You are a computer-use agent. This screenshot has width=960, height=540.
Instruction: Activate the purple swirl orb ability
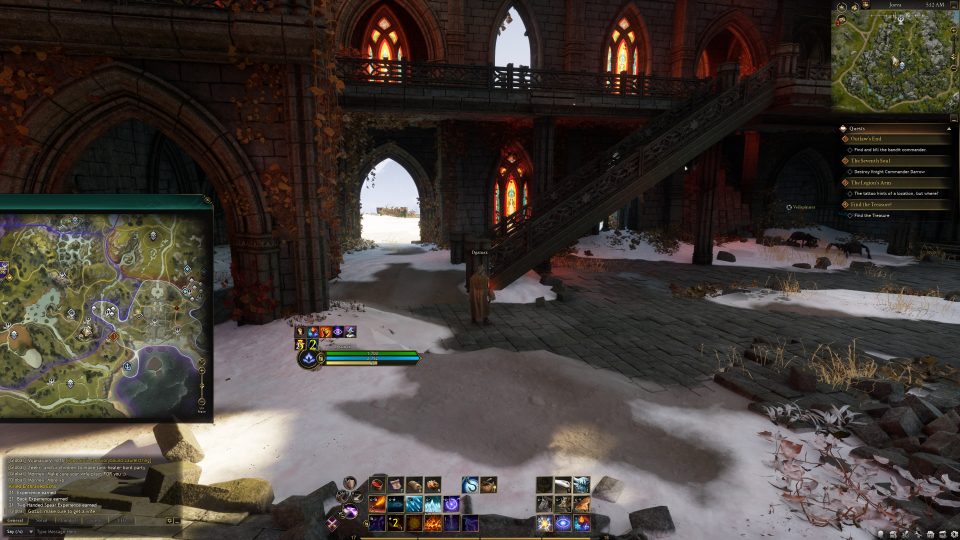[x=452, y=504]
